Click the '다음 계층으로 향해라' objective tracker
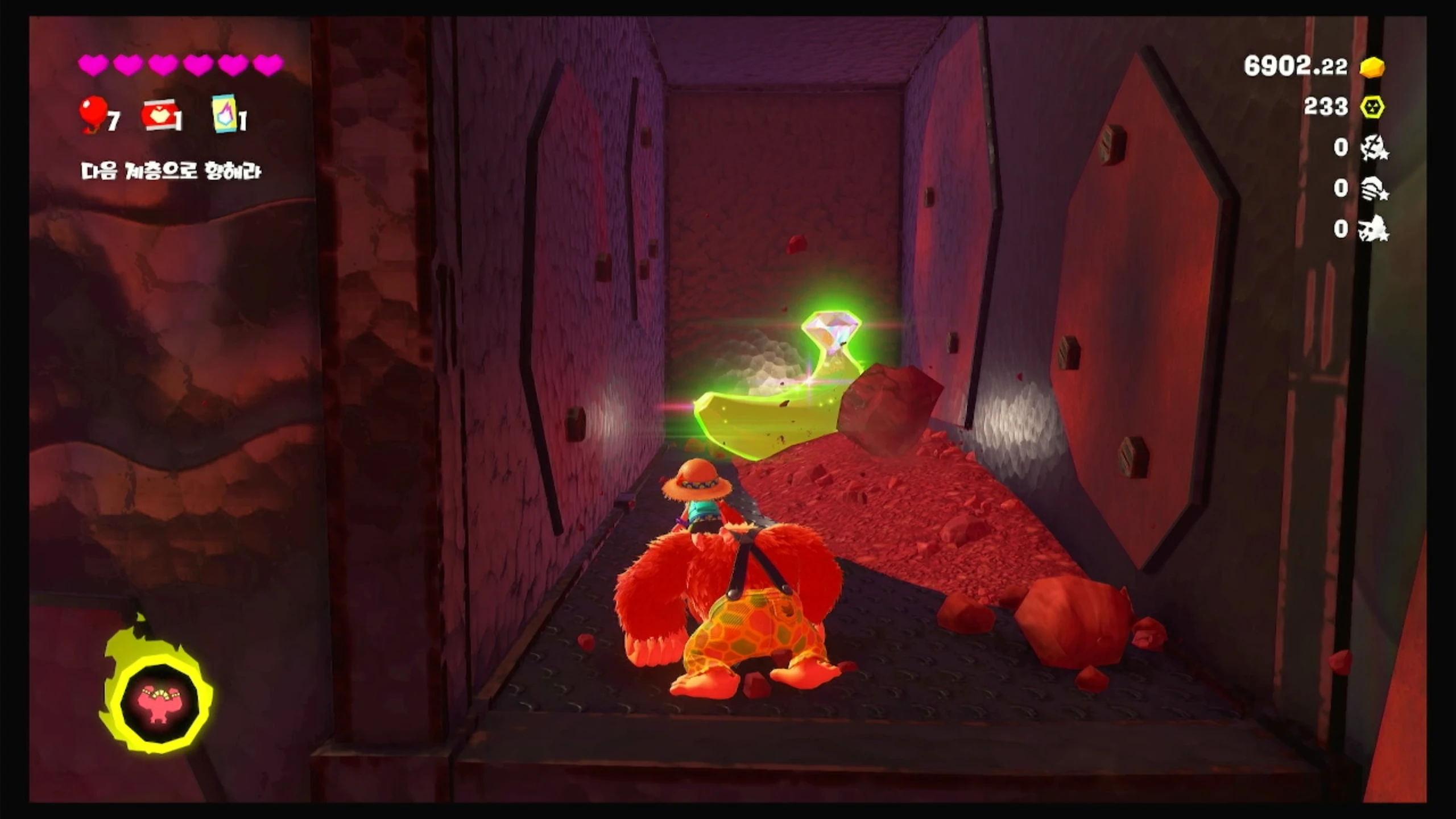 171,171
